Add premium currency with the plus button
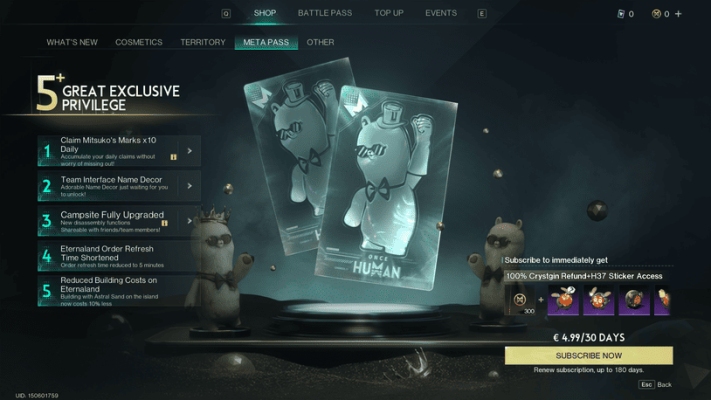The image size is (711, 400). point(679,14)
